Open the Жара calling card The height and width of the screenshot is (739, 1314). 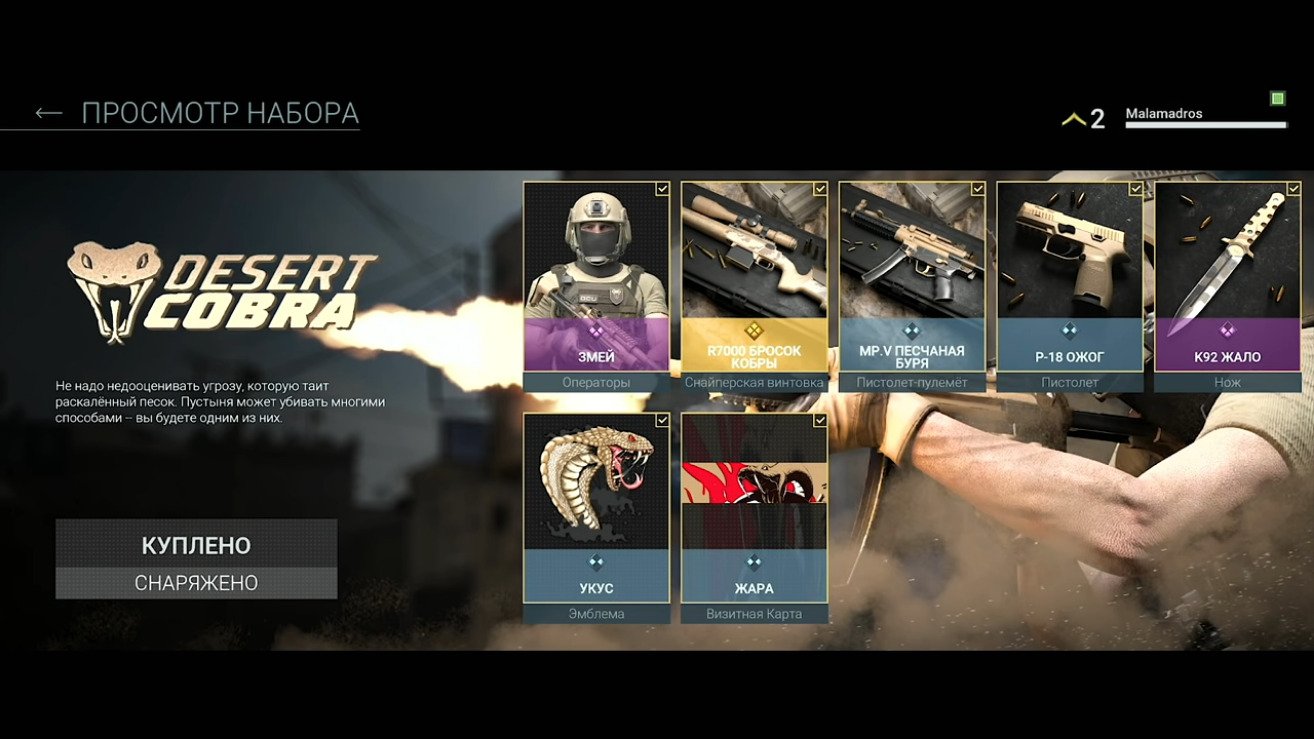[754, 508]
